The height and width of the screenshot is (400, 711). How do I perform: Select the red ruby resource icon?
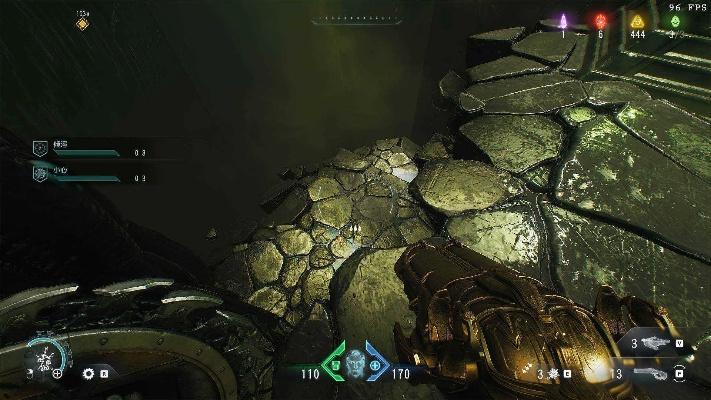[601, 20]
